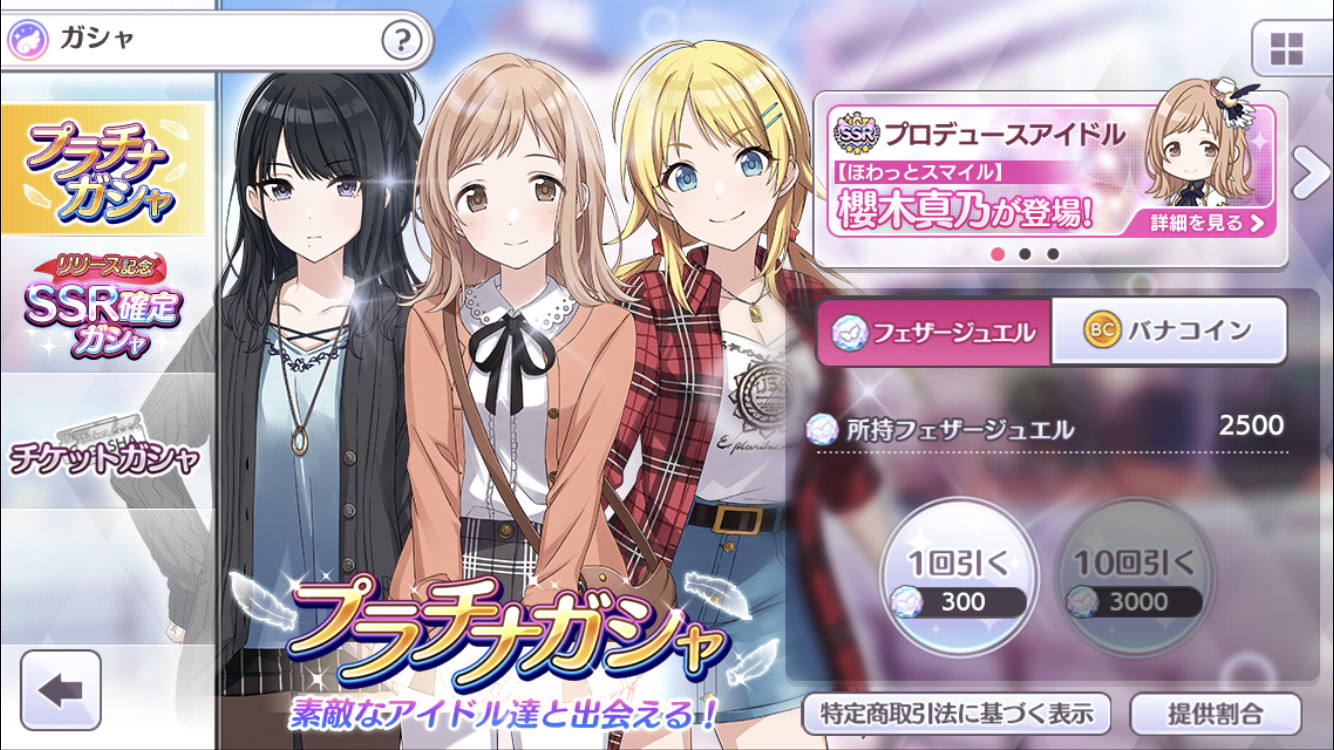
Task: Go back with the arrow button
Action: tap(61, 689)
